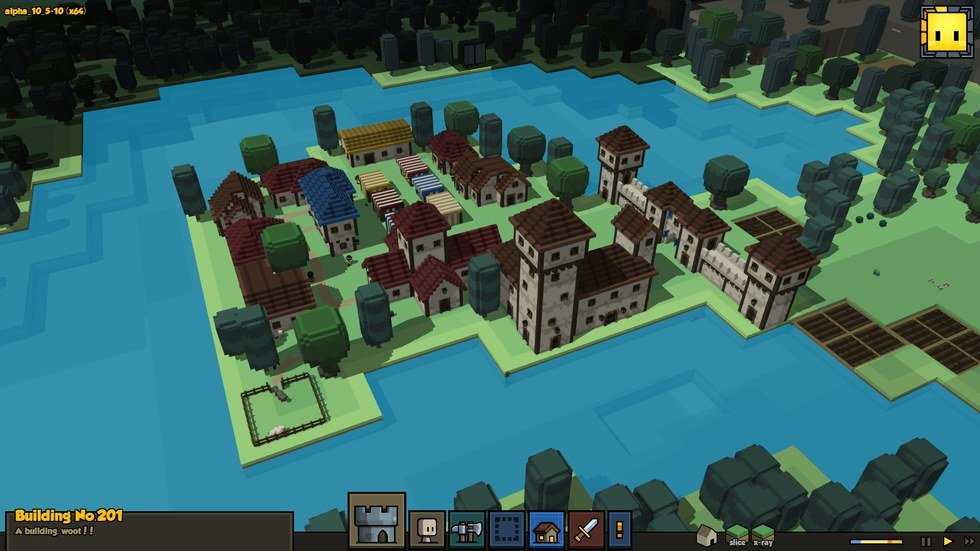Switch to fast-forward game speed

point(968,541)
